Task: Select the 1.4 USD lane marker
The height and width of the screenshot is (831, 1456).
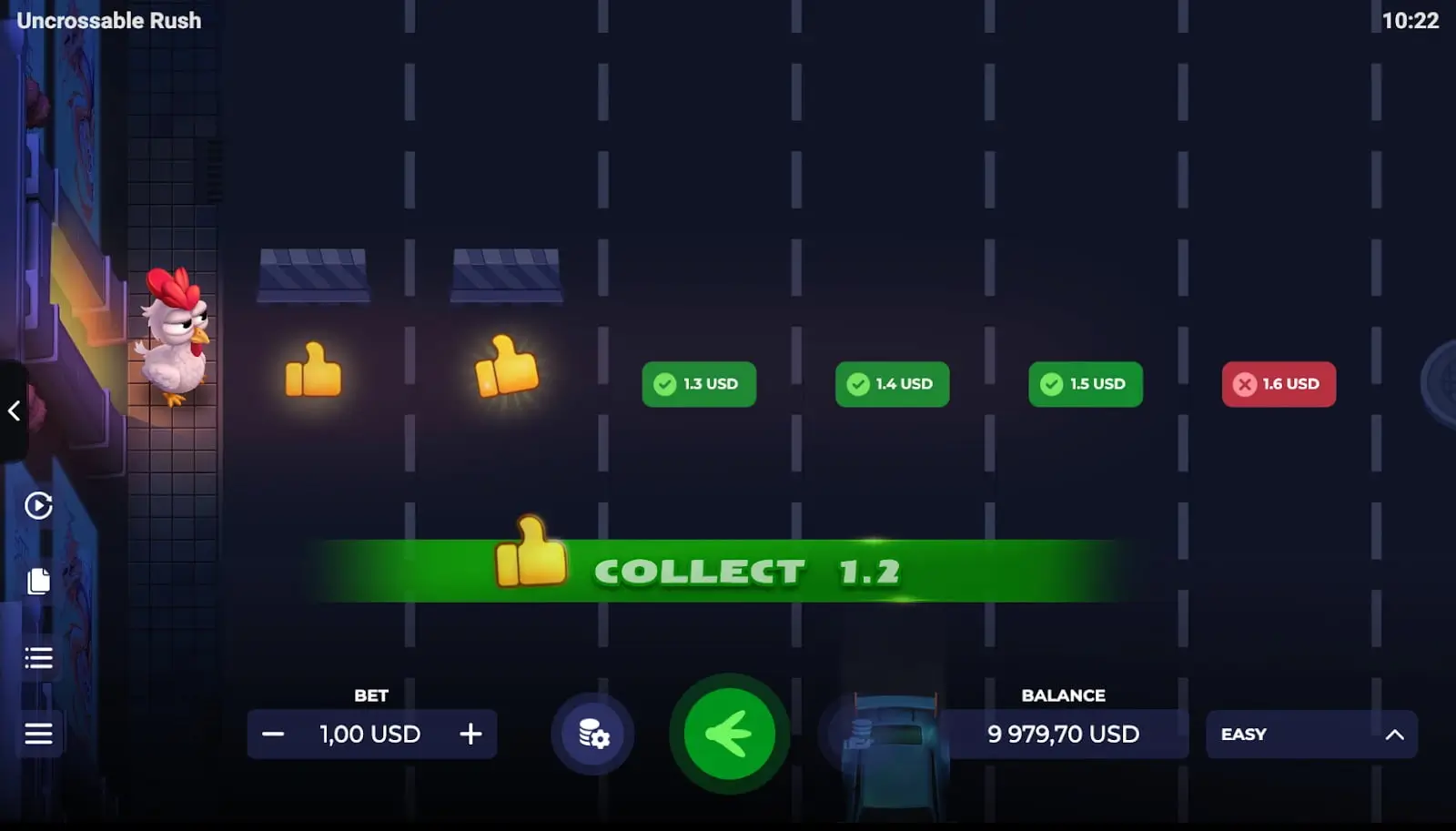Action: (892, 384)
